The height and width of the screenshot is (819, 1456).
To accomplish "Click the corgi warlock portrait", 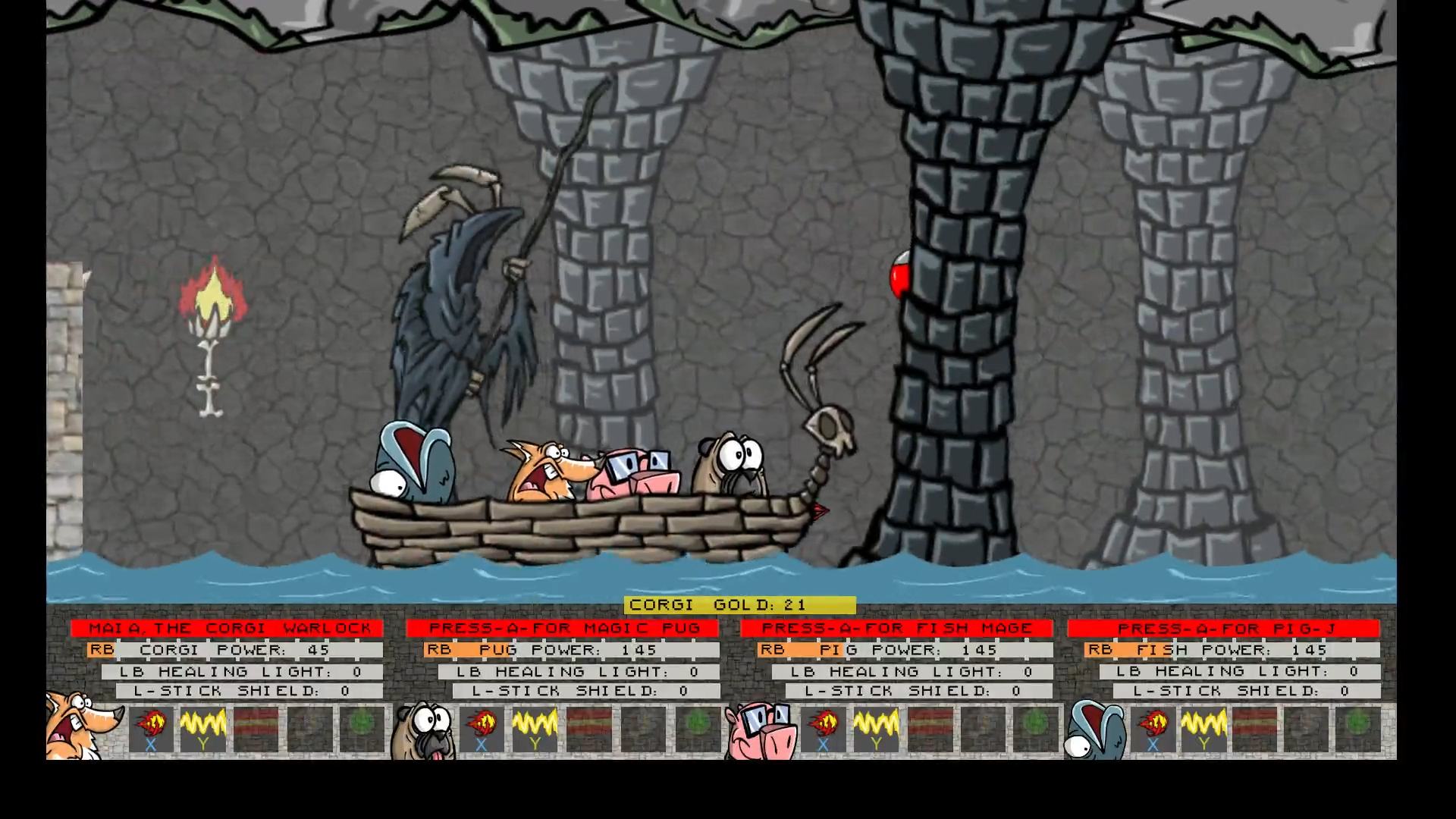I will (x=81, y=726).
